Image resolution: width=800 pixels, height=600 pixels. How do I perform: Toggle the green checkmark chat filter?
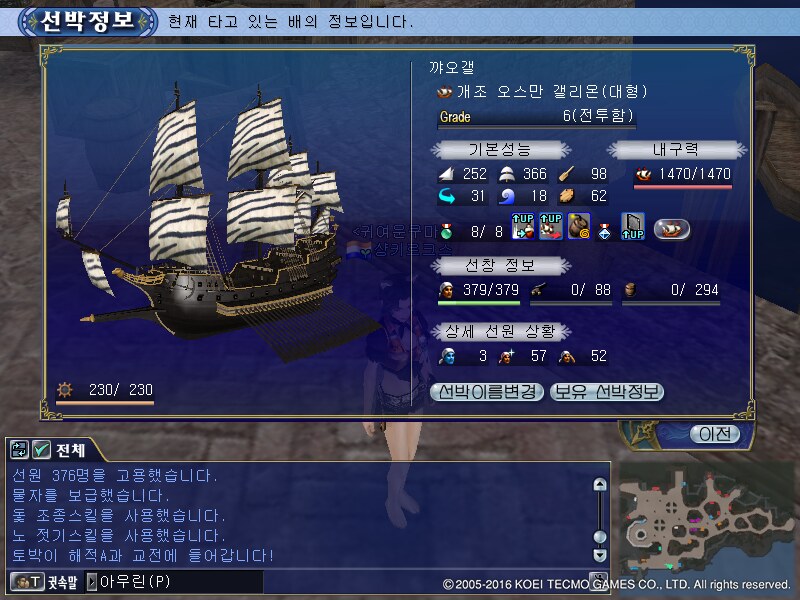coord(42,449)
